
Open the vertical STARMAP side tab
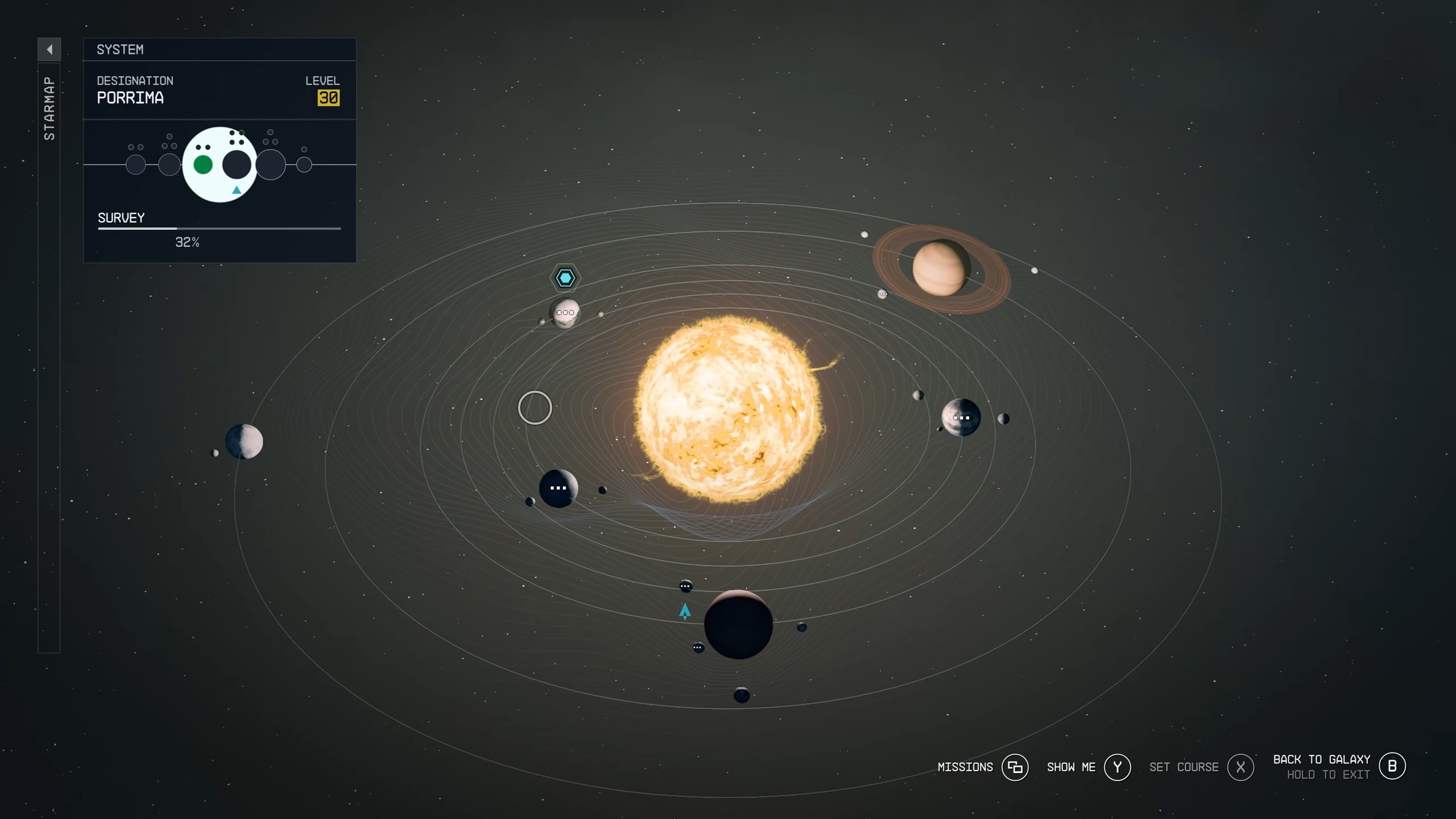(x=49, y=108)
